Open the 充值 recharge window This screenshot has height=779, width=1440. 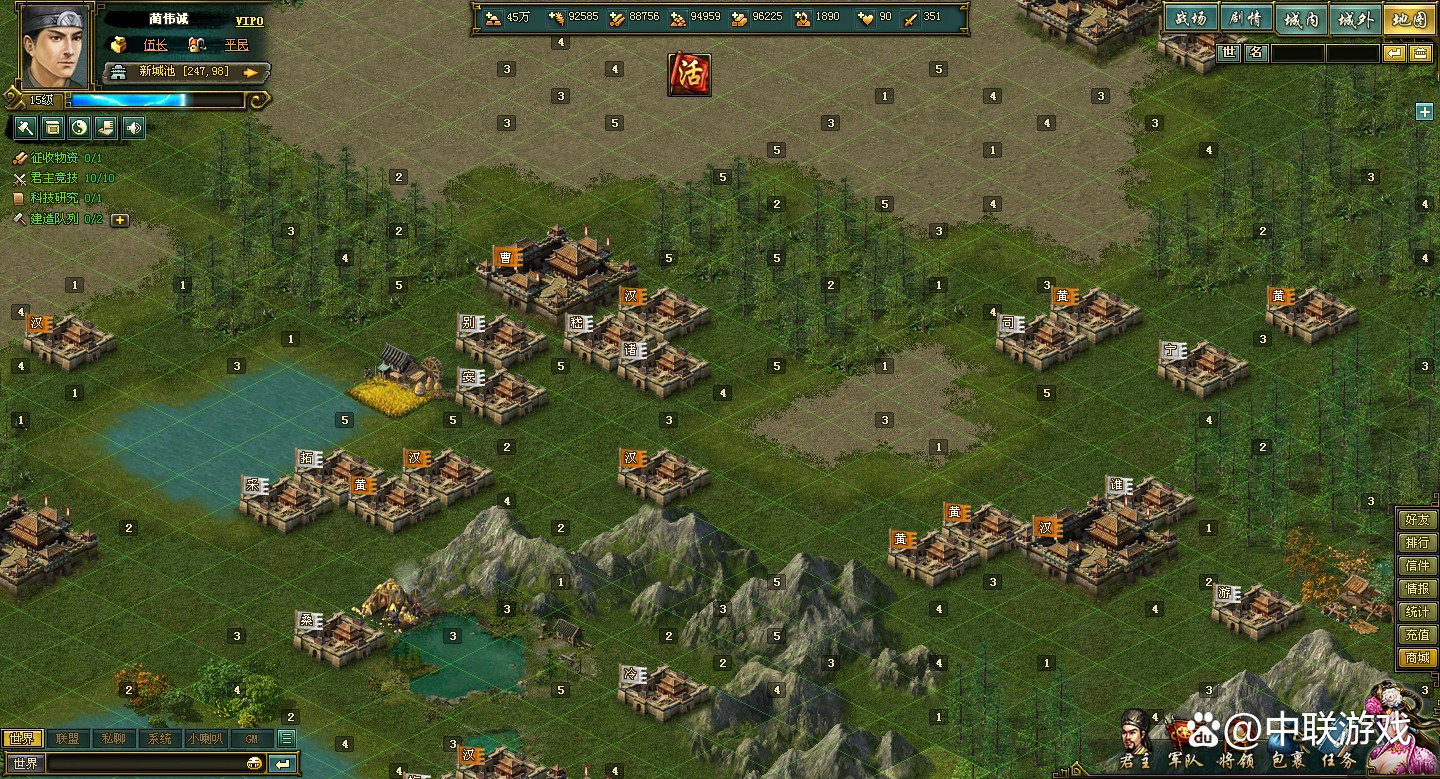point(1417,635)
